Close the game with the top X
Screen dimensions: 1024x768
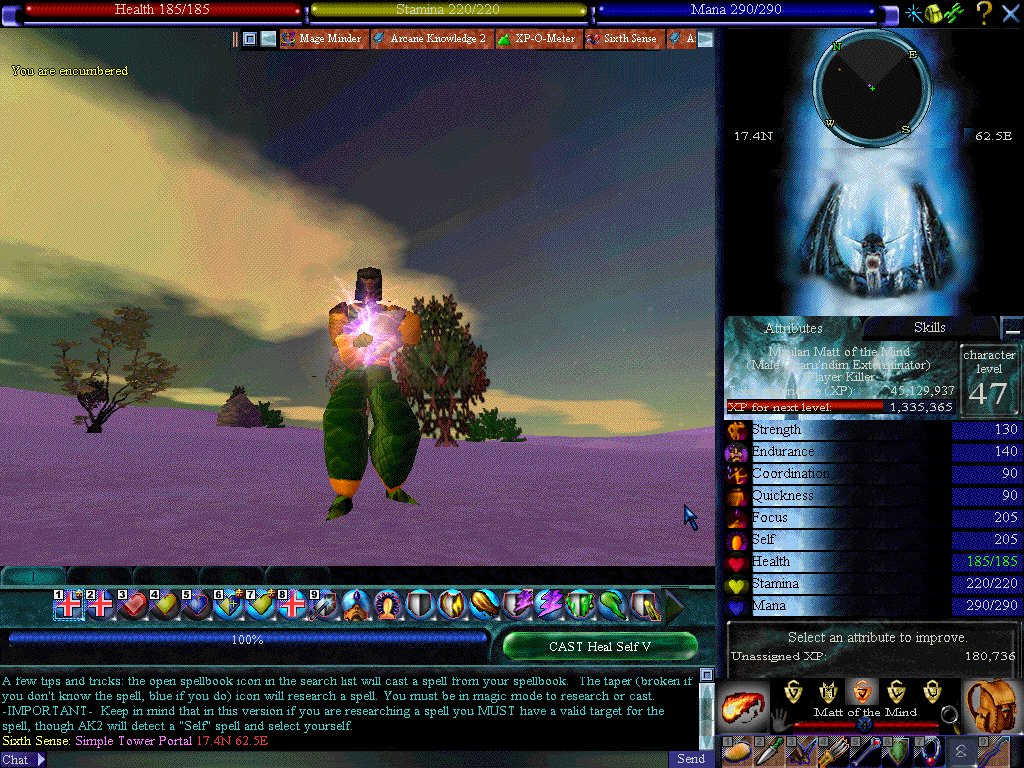(x=1010, y=13)
